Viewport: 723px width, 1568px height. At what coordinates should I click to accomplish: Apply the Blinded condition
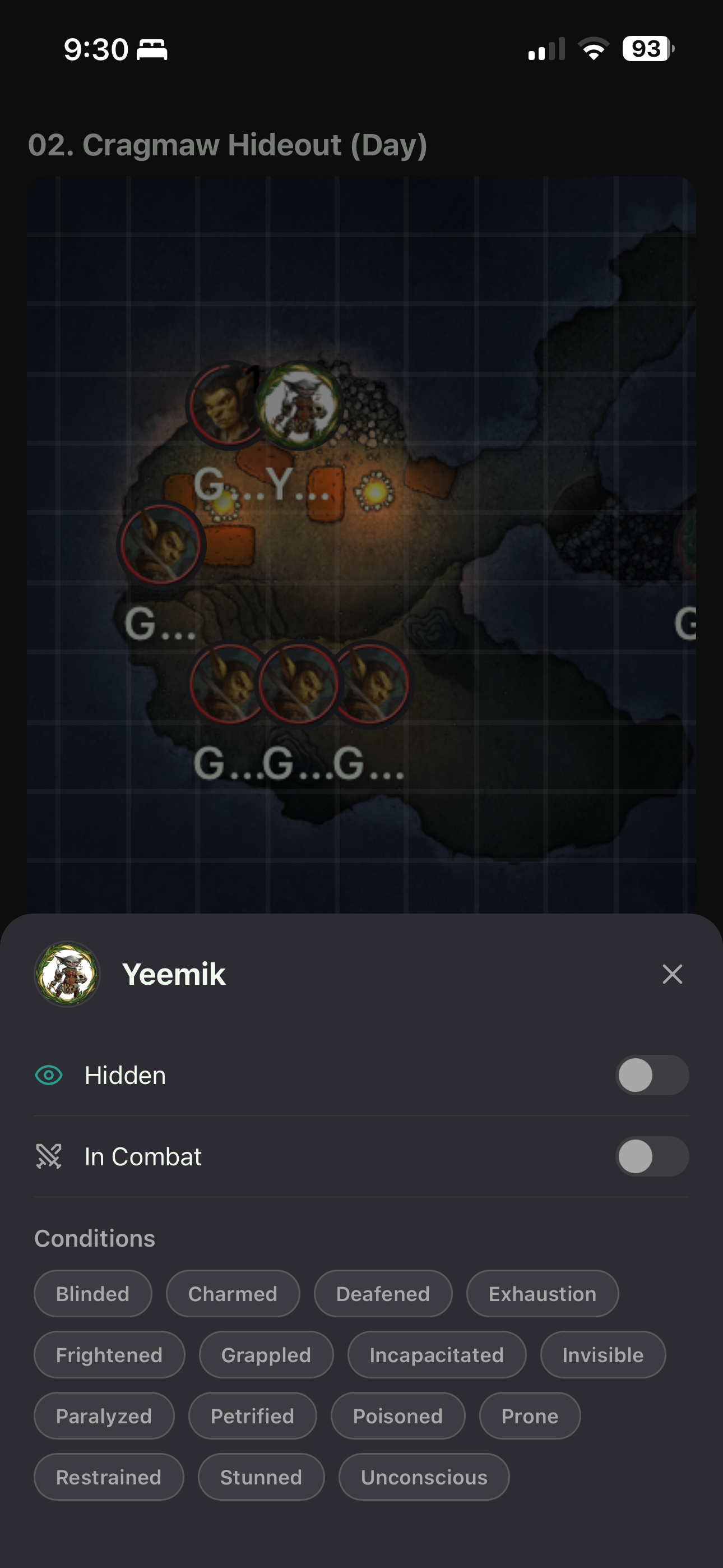coord(92,1293)
